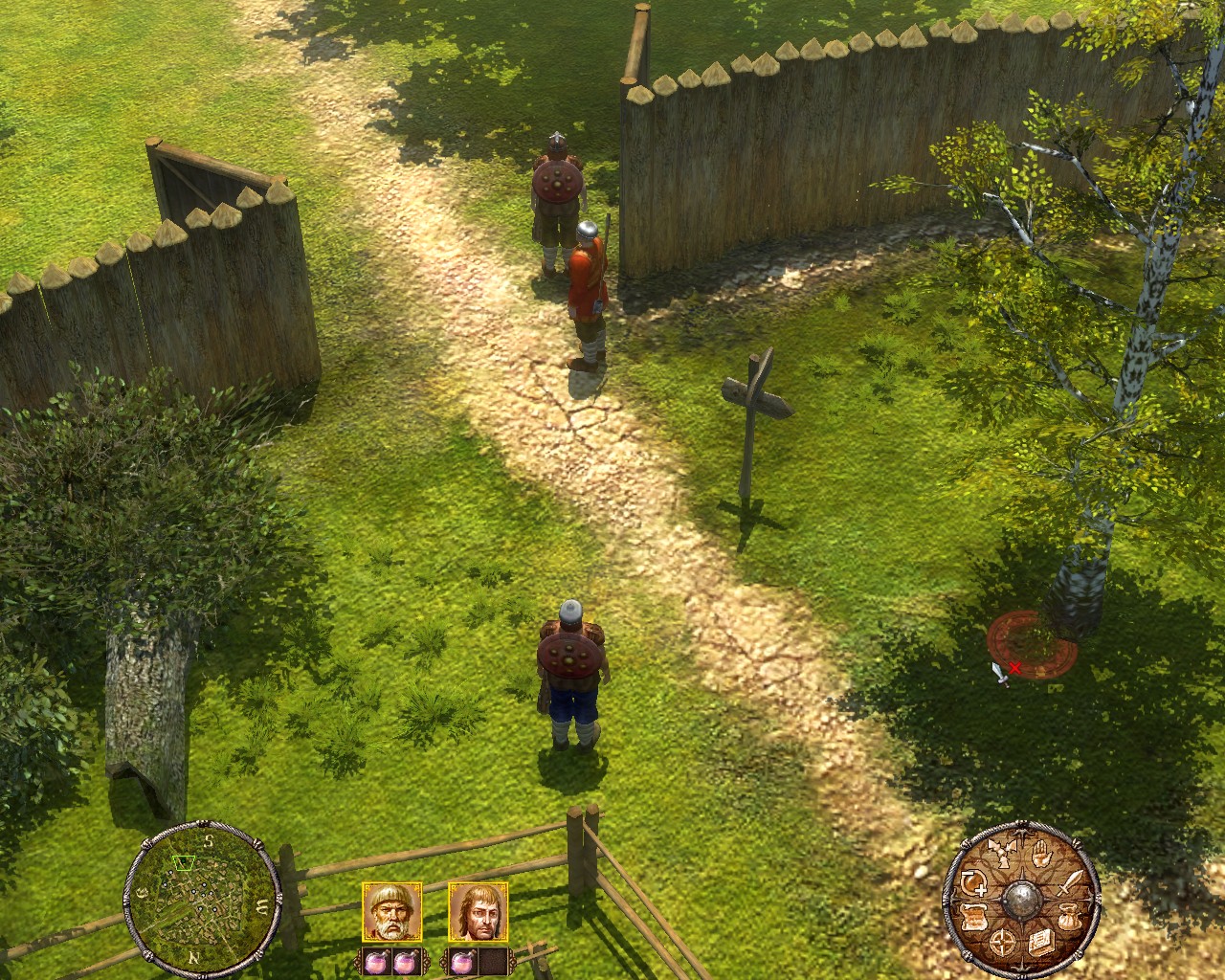Select the sword attack icon on the shield menu
Image resolution: width=1225 pixels, height=980 pixels.
tap(1071, 884)
